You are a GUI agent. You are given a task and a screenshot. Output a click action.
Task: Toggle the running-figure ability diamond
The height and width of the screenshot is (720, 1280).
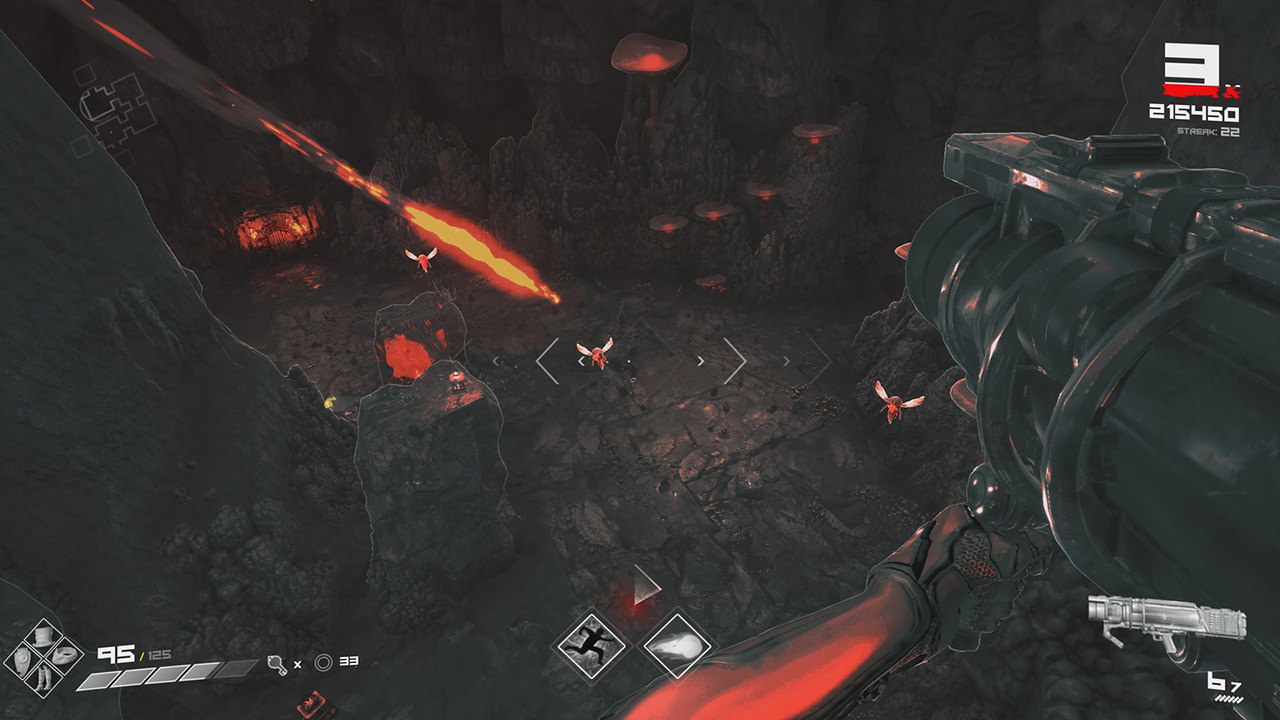click(x=593, y=646)
